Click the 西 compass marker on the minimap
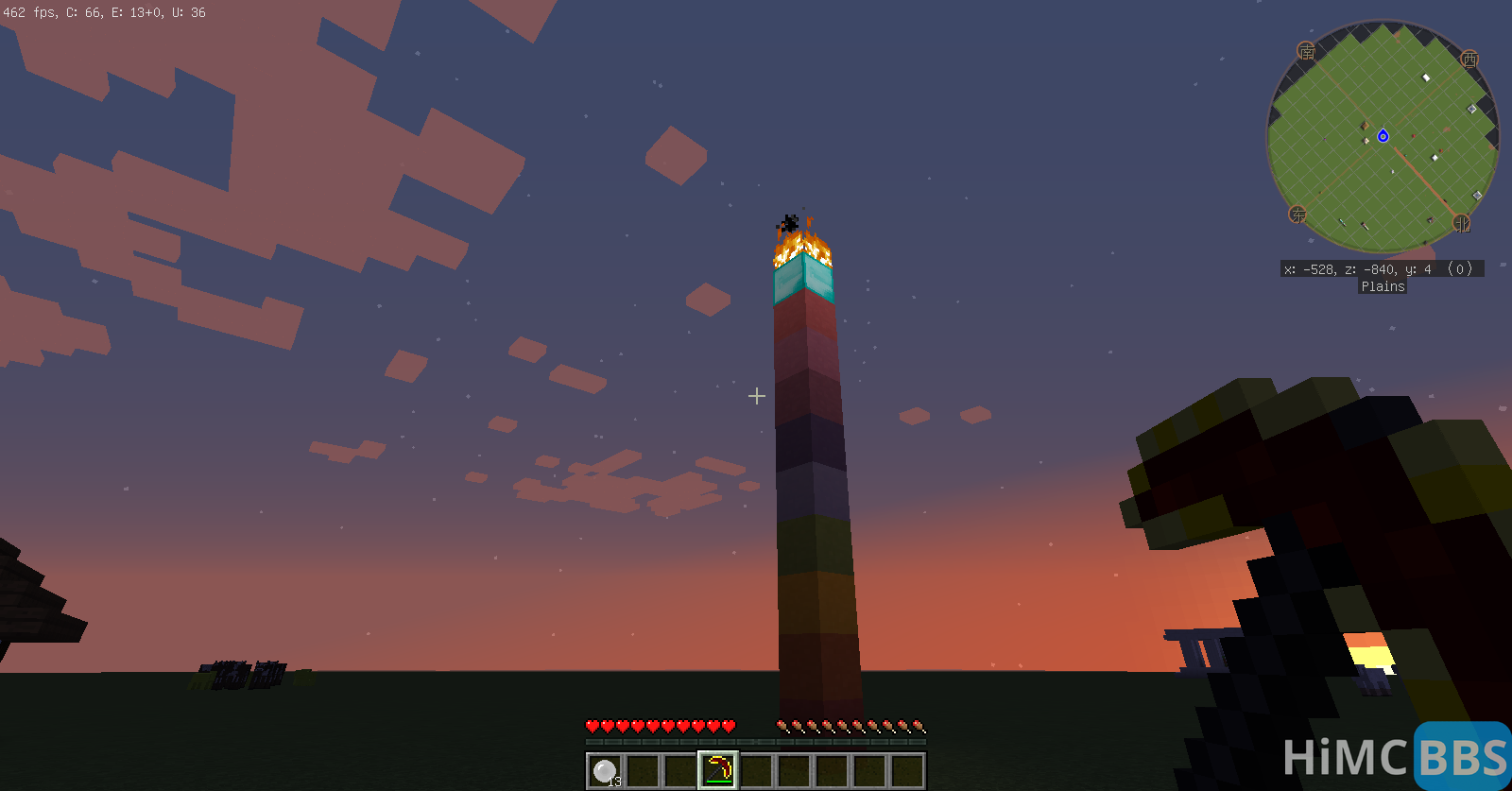This screenshot has width=1512, height=791. click(1469, 60)
